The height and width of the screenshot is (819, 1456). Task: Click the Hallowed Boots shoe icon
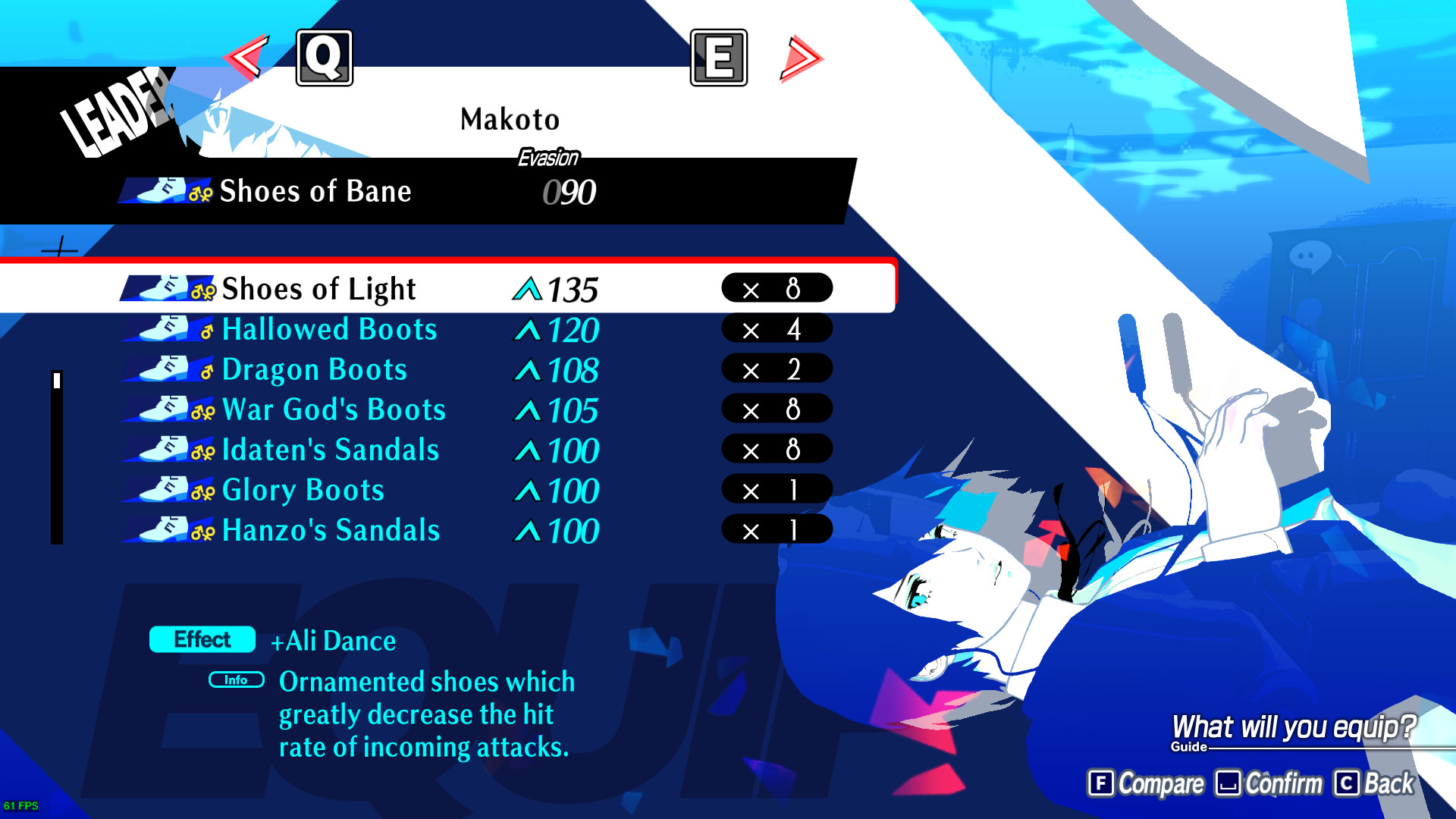coord(163,329)
